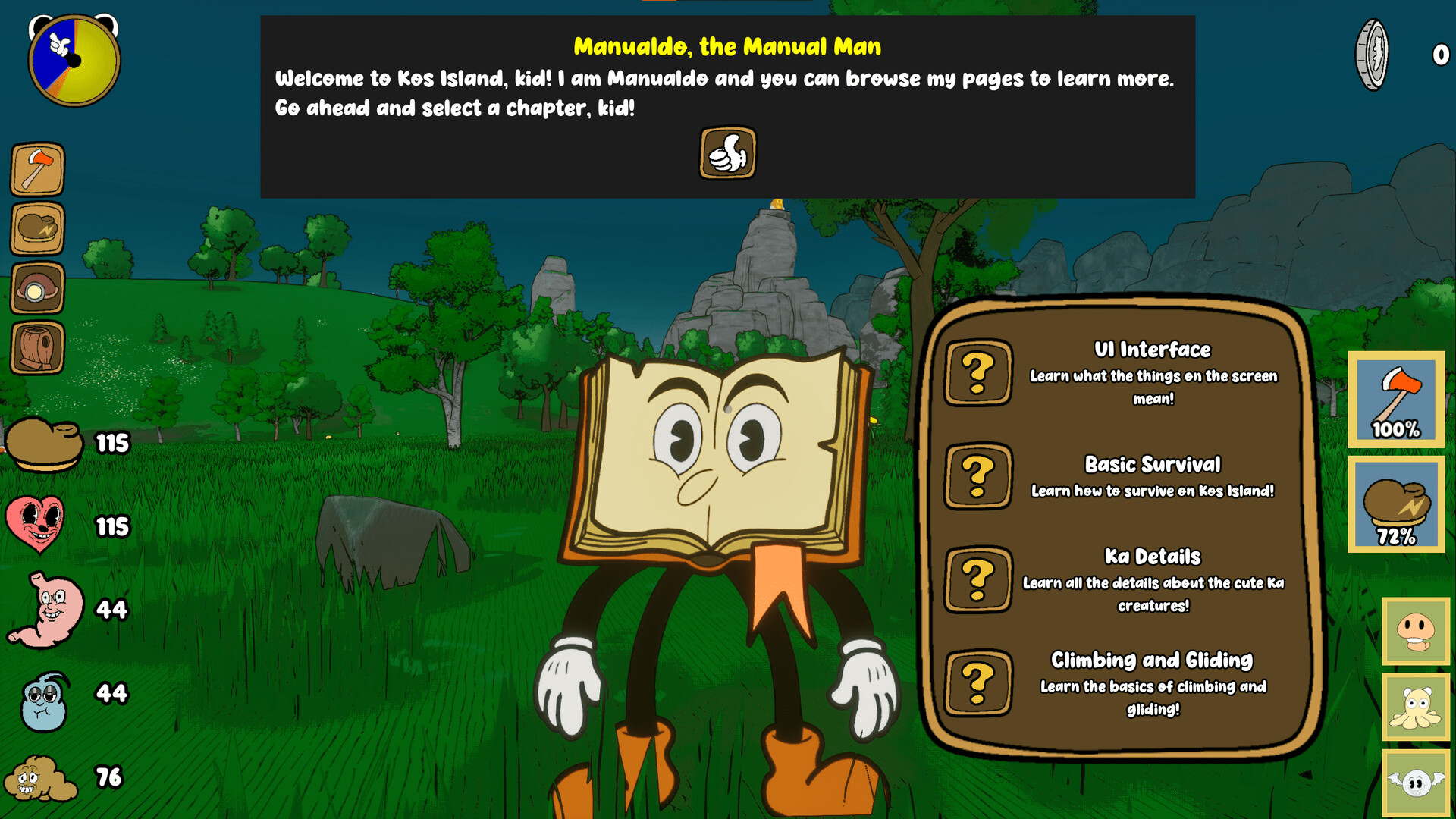This screenshot has height=819, width=1456.
Task: Select the wooden log icon
Action: [x=37, y=348]
